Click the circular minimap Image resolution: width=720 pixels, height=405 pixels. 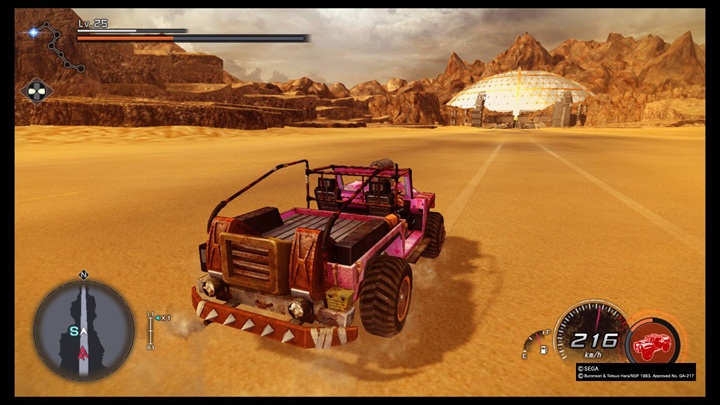pyautogui.click(x=84, y=329)
